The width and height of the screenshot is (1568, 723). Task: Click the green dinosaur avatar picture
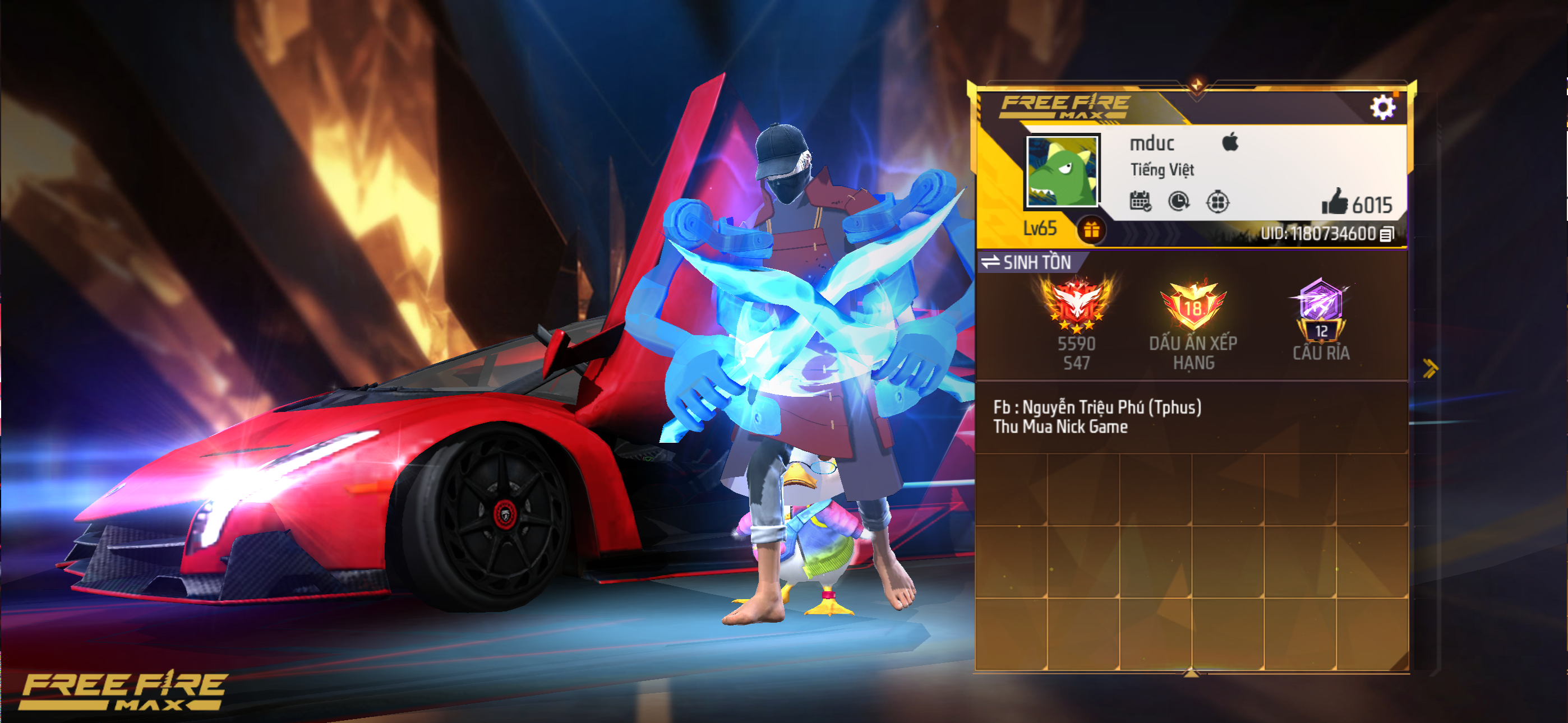point(1062,171)
